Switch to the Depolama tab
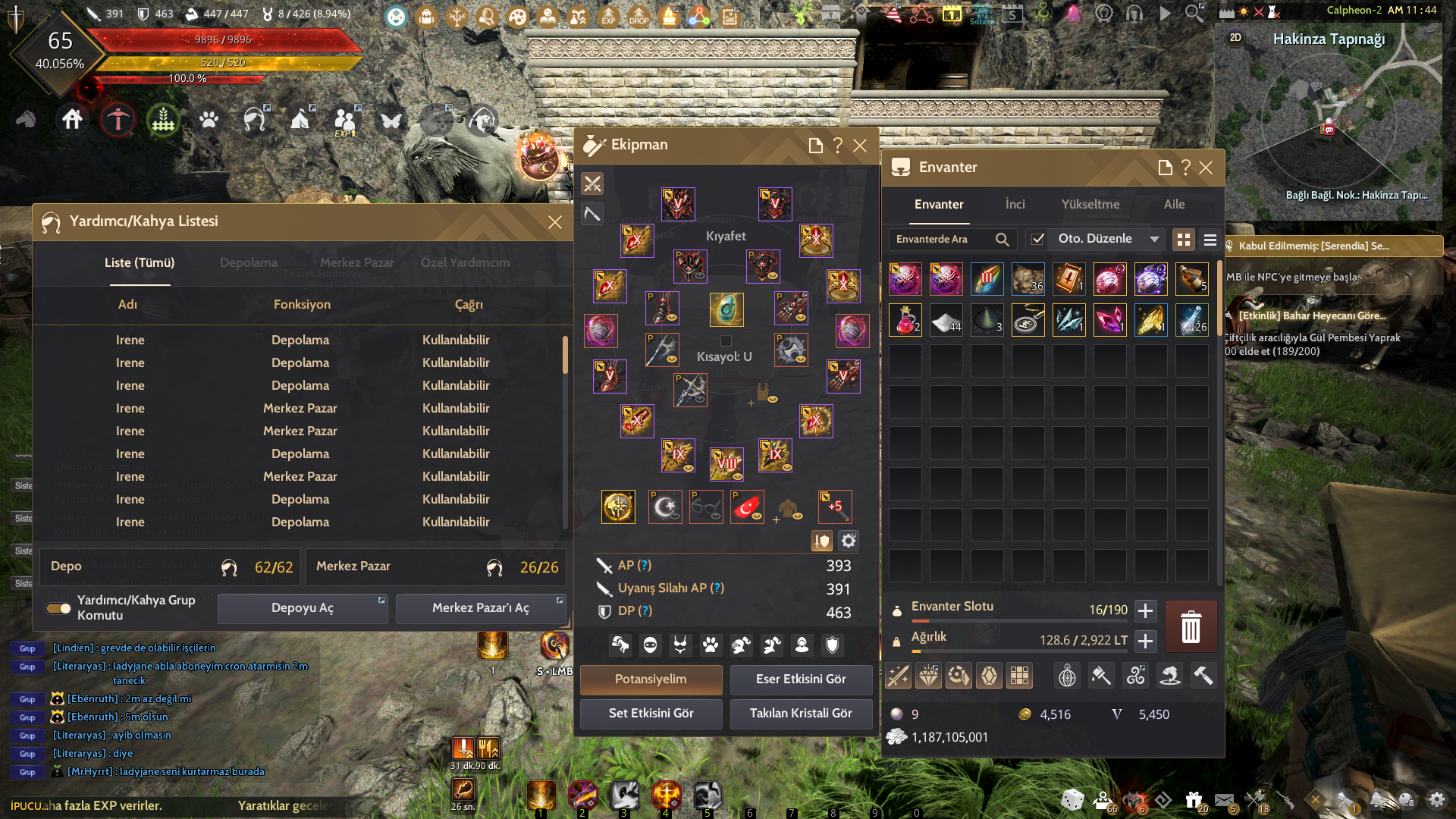 click(x=249, y=262)
